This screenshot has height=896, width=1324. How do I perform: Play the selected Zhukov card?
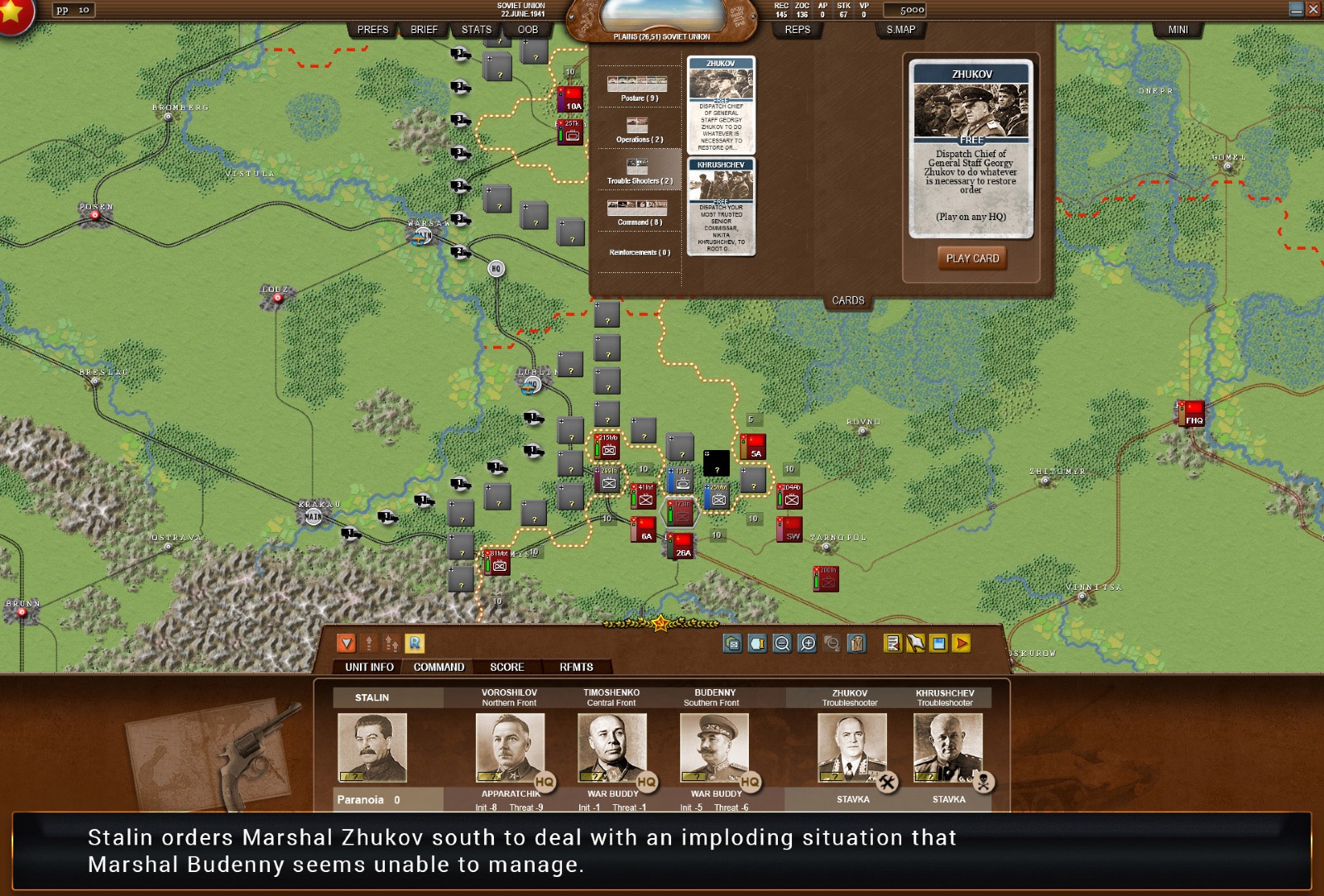pyautogui.click(x=972, y=258)
